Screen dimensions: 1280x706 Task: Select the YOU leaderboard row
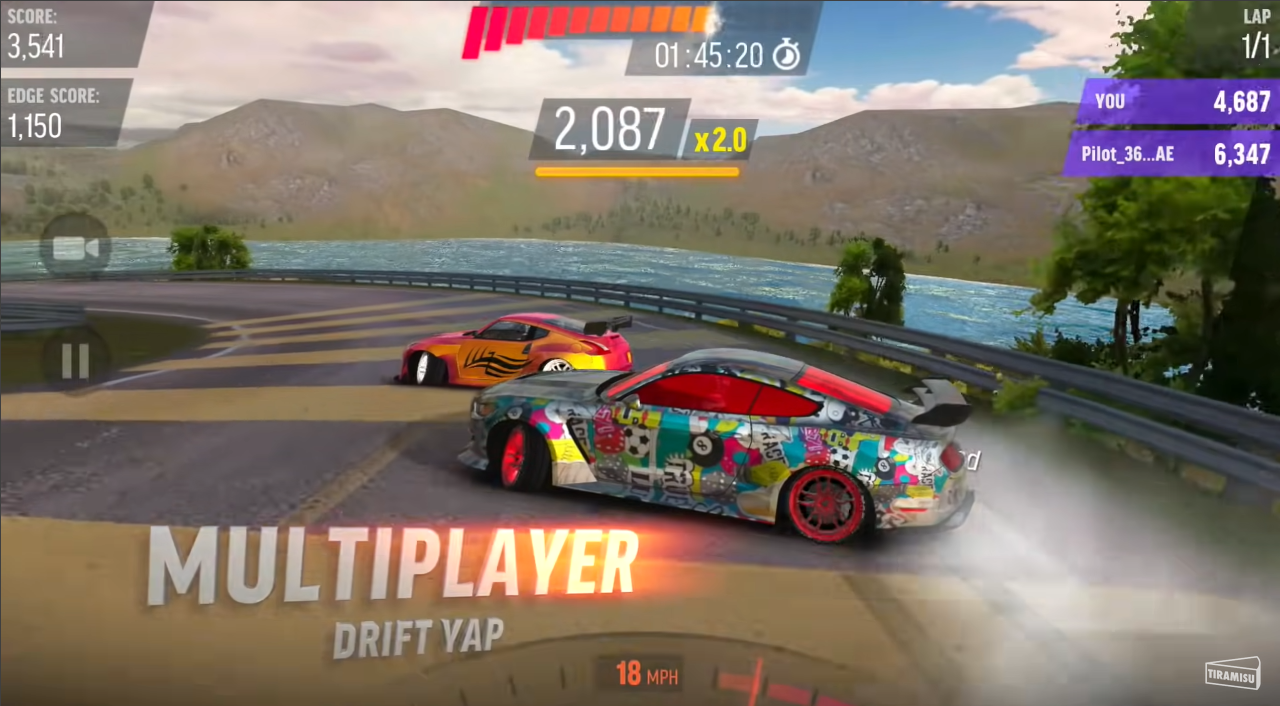[1180, 101]
